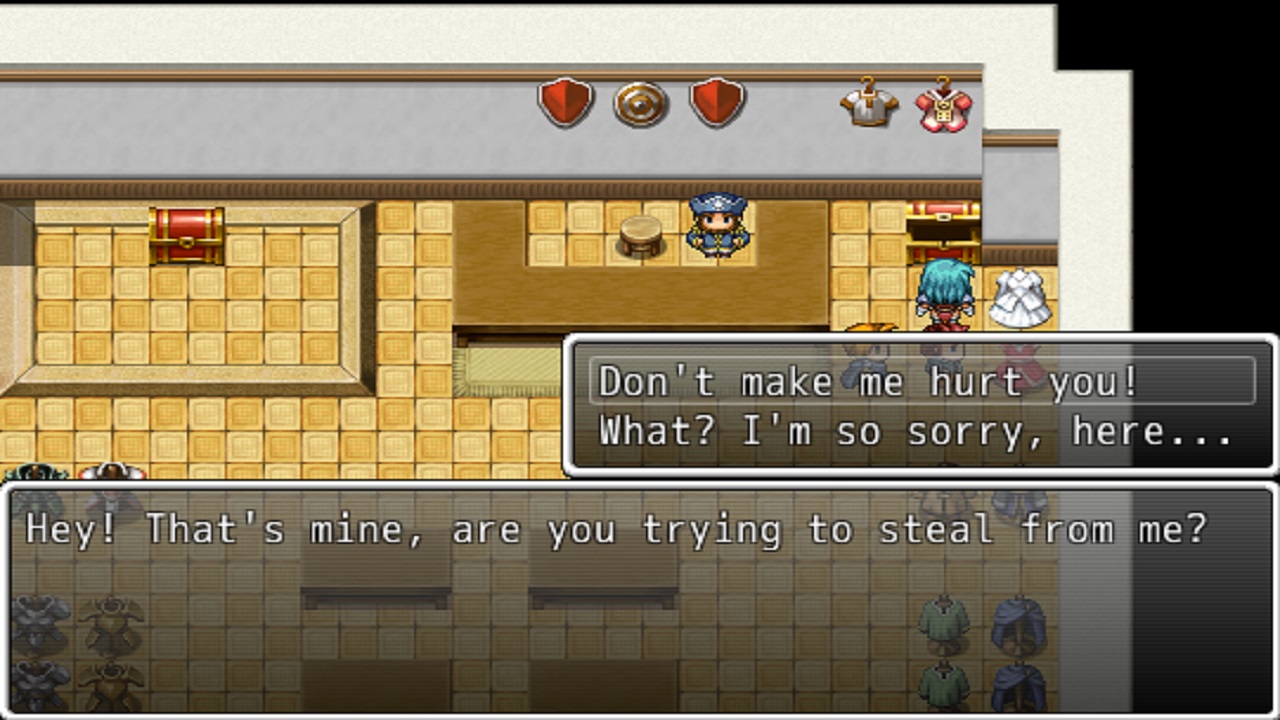This screenshot has width=1280, height=720.
Task: Select the leftmost red shield on the wall
Action: coord(565,103)
